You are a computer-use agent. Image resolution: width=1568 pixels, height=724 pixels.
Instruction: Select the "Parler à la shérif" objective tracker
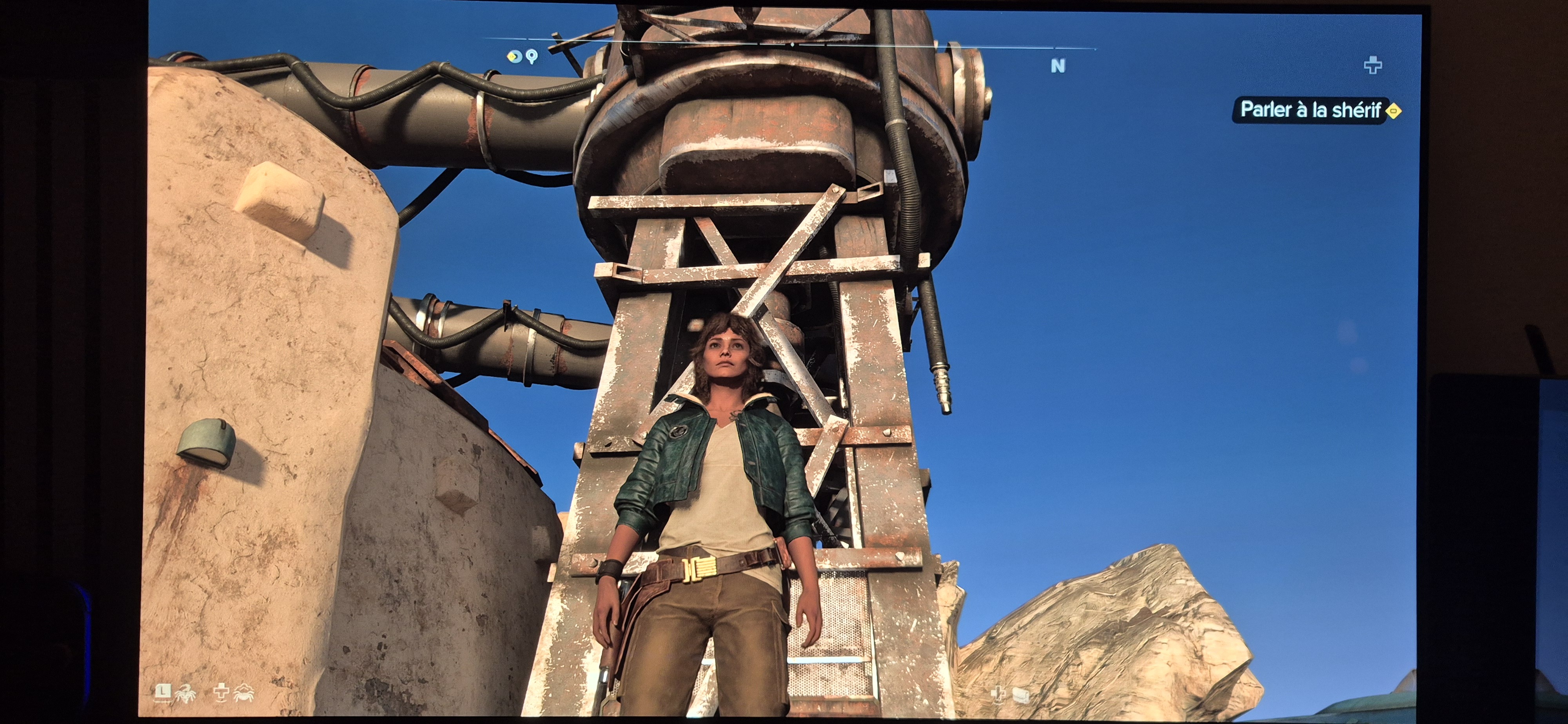pos(1310,110)
